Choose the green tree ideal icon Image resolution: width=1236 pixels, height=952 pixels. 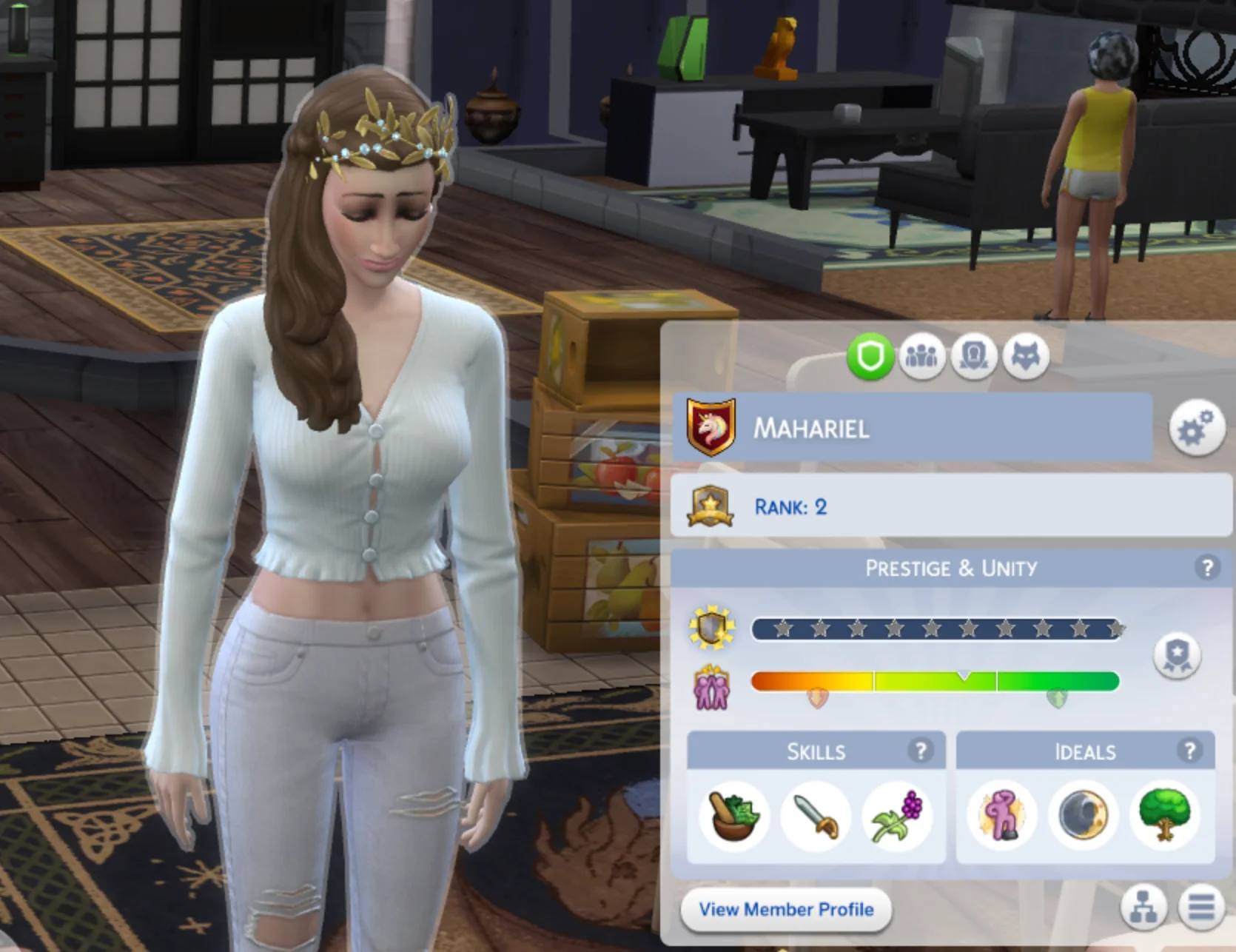point(1165,817)
